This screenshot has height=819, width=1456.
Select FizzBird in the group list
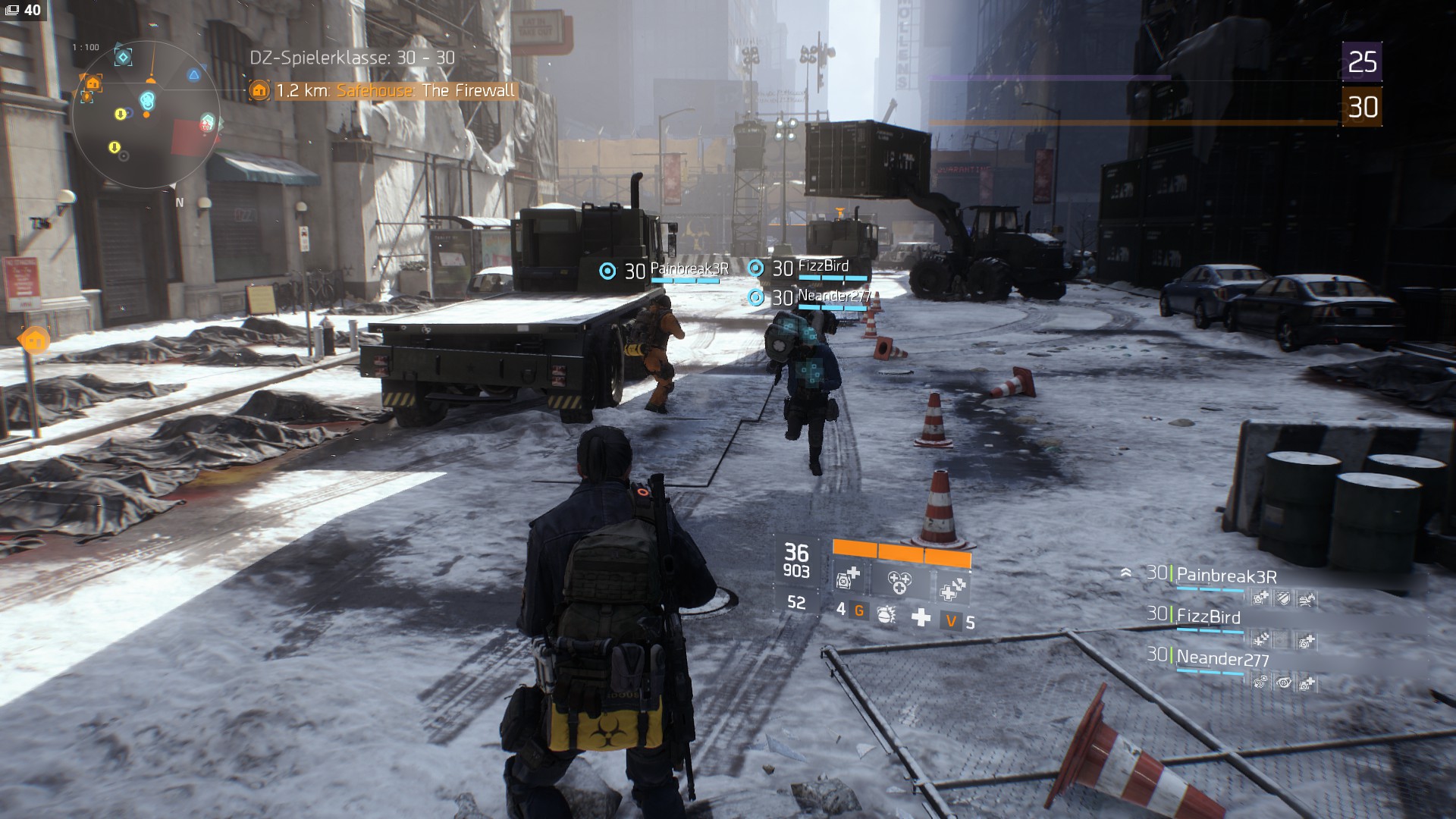(x=1207, y=617)
